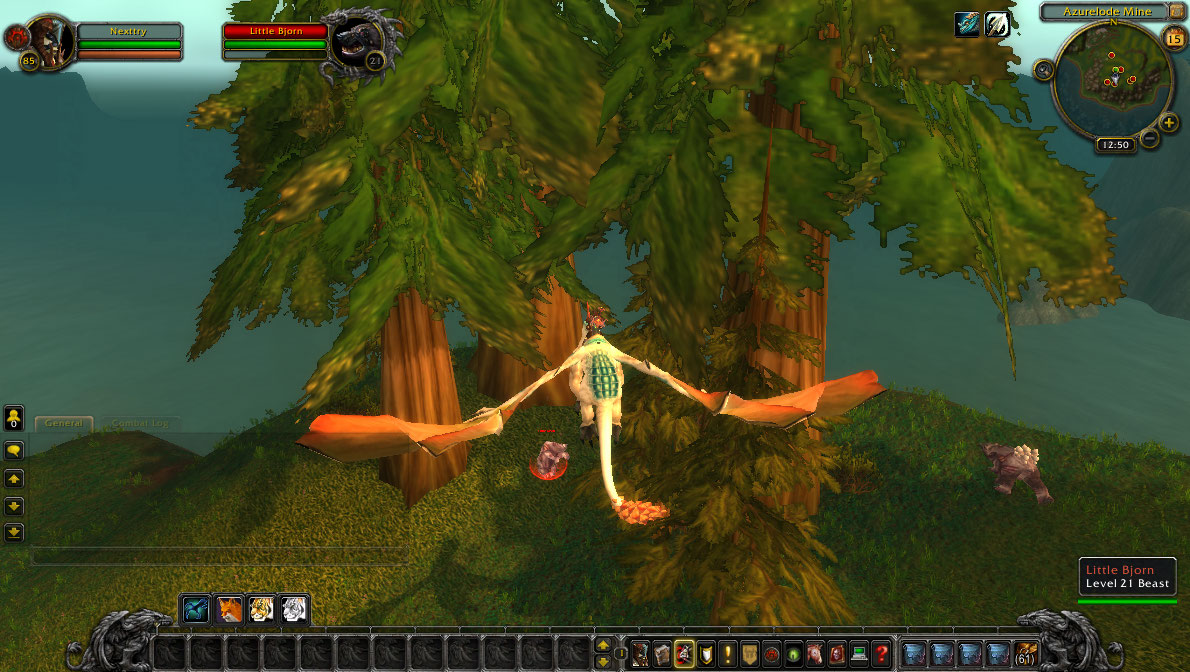The width and height of the screenshot is (1190, 672).
Task: Open the game menu computer icon
Action: click(x=859, y=654)
